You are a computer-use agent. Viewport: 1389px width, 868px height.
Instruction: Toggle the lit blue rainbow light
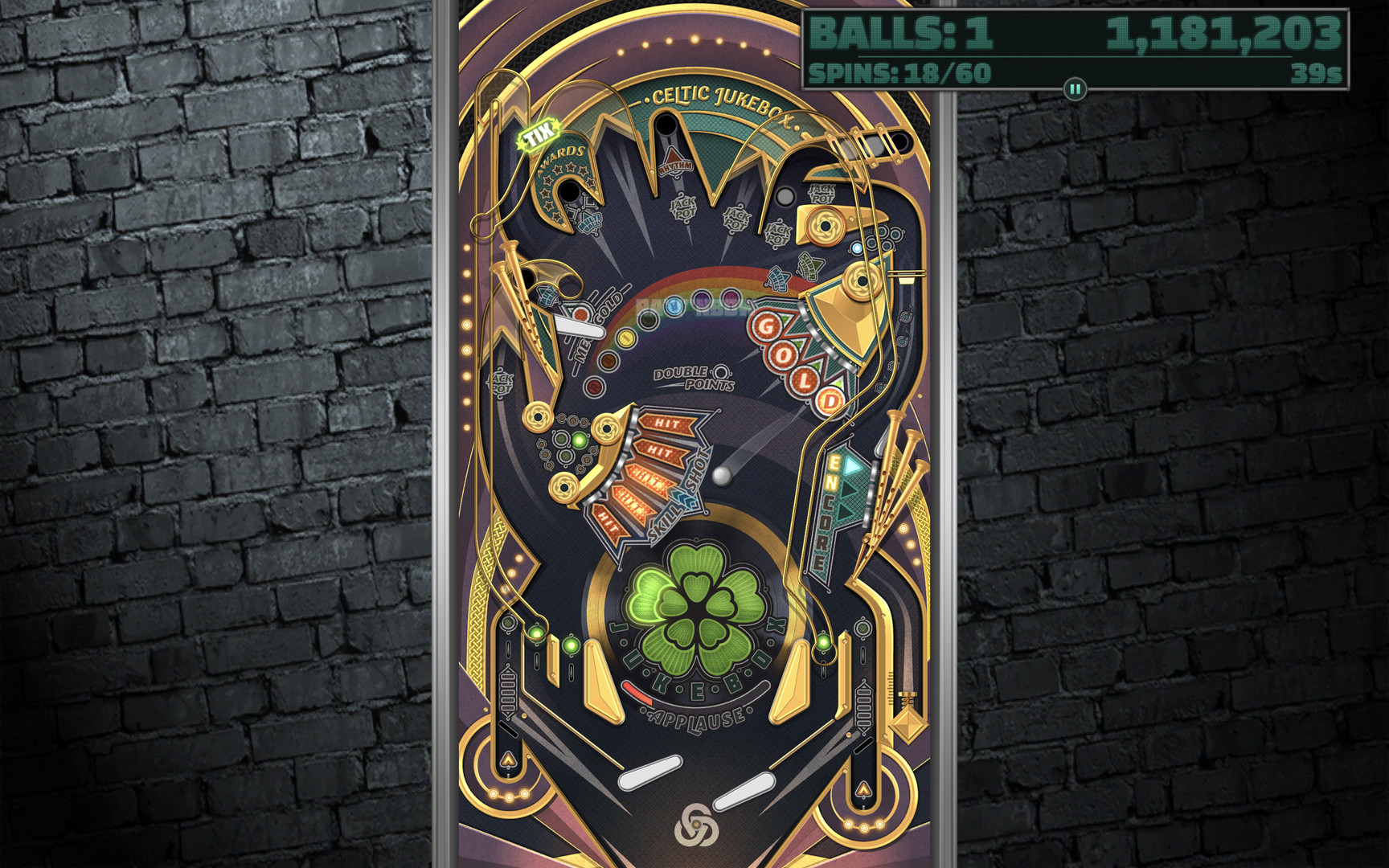(x=674, y=307)
